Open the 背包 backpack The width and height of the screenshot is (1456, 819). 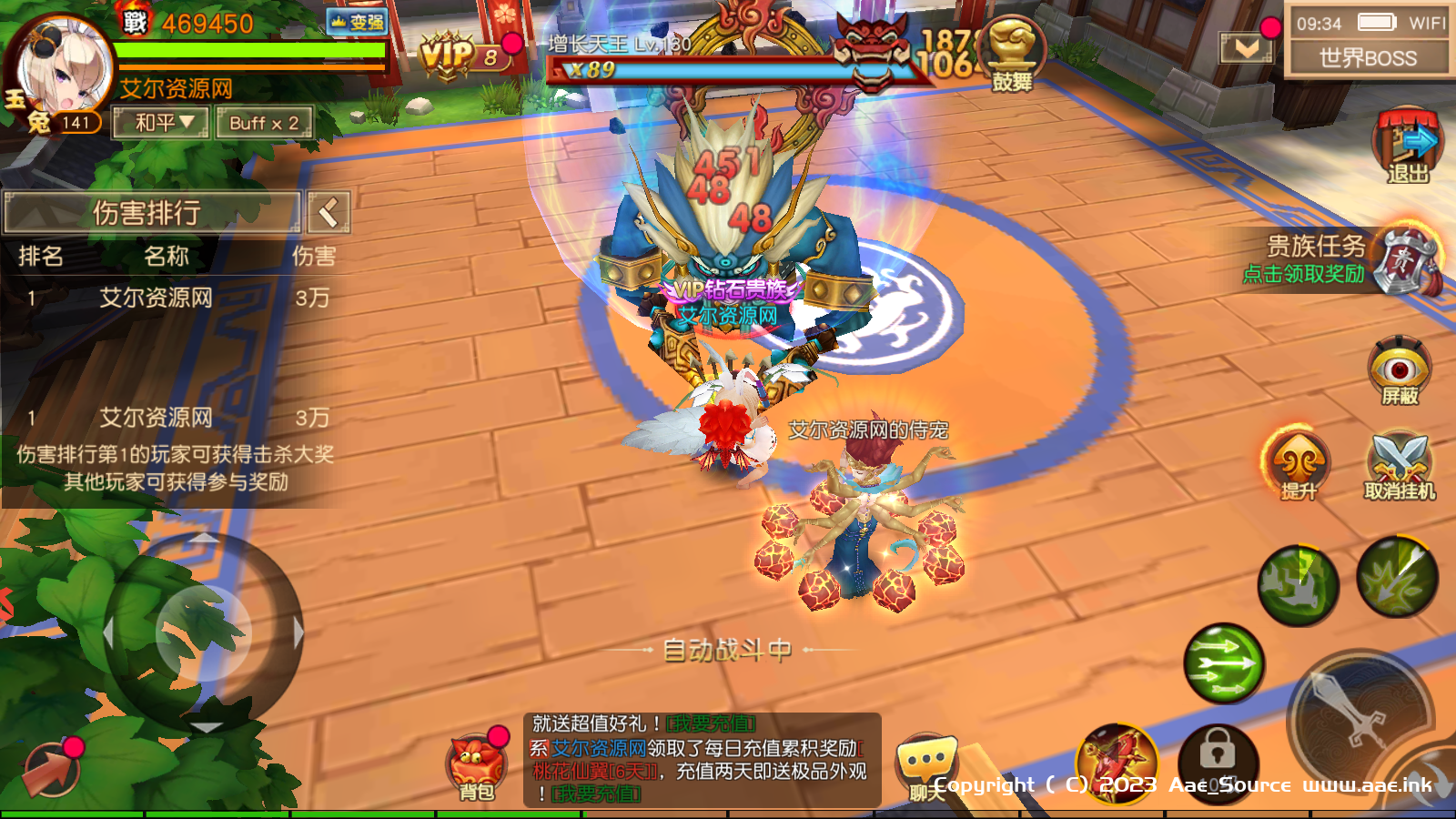click(x=476, y=764)
